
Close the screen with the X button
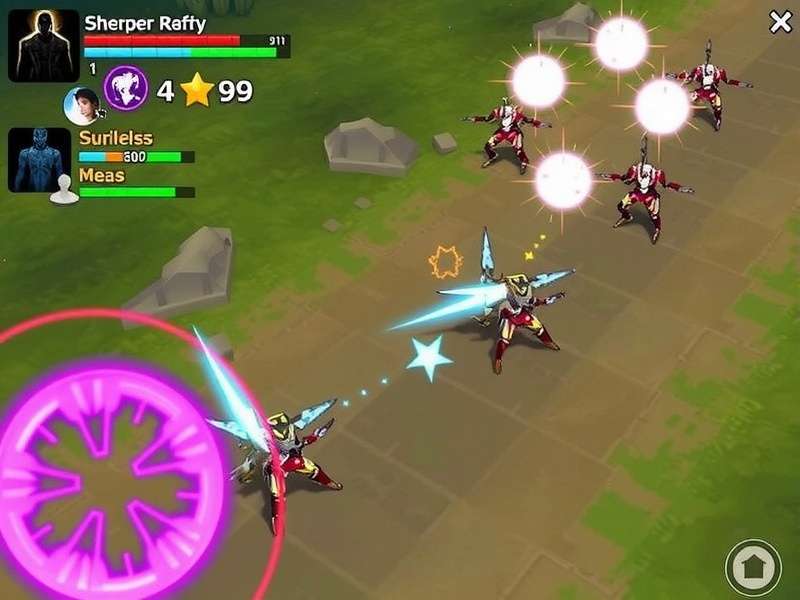[780, 22]
